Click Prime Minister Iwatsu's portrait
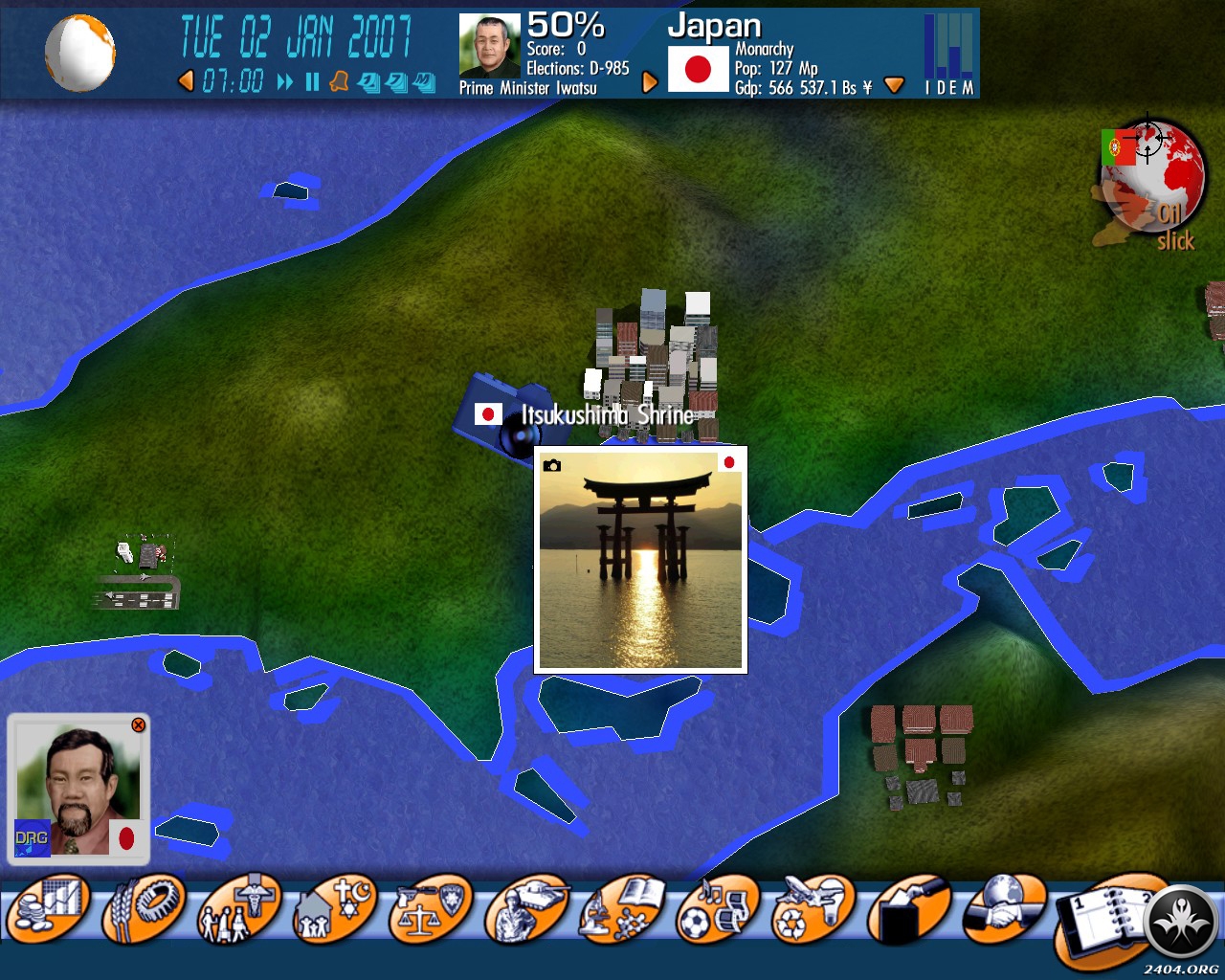 [x=489, y=45]
